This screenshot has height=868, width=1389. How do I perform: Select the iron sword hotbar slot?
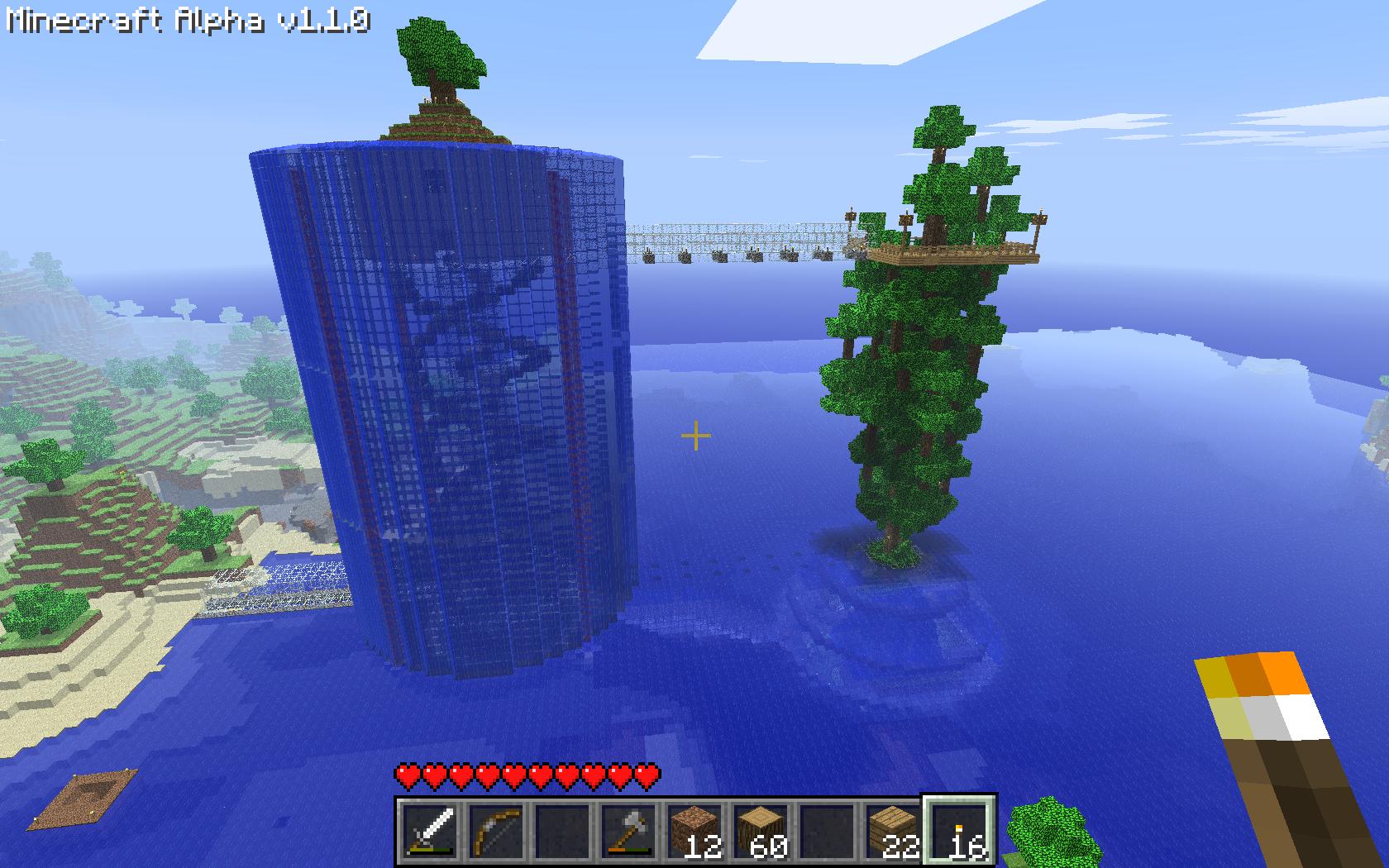pos(430,829)
